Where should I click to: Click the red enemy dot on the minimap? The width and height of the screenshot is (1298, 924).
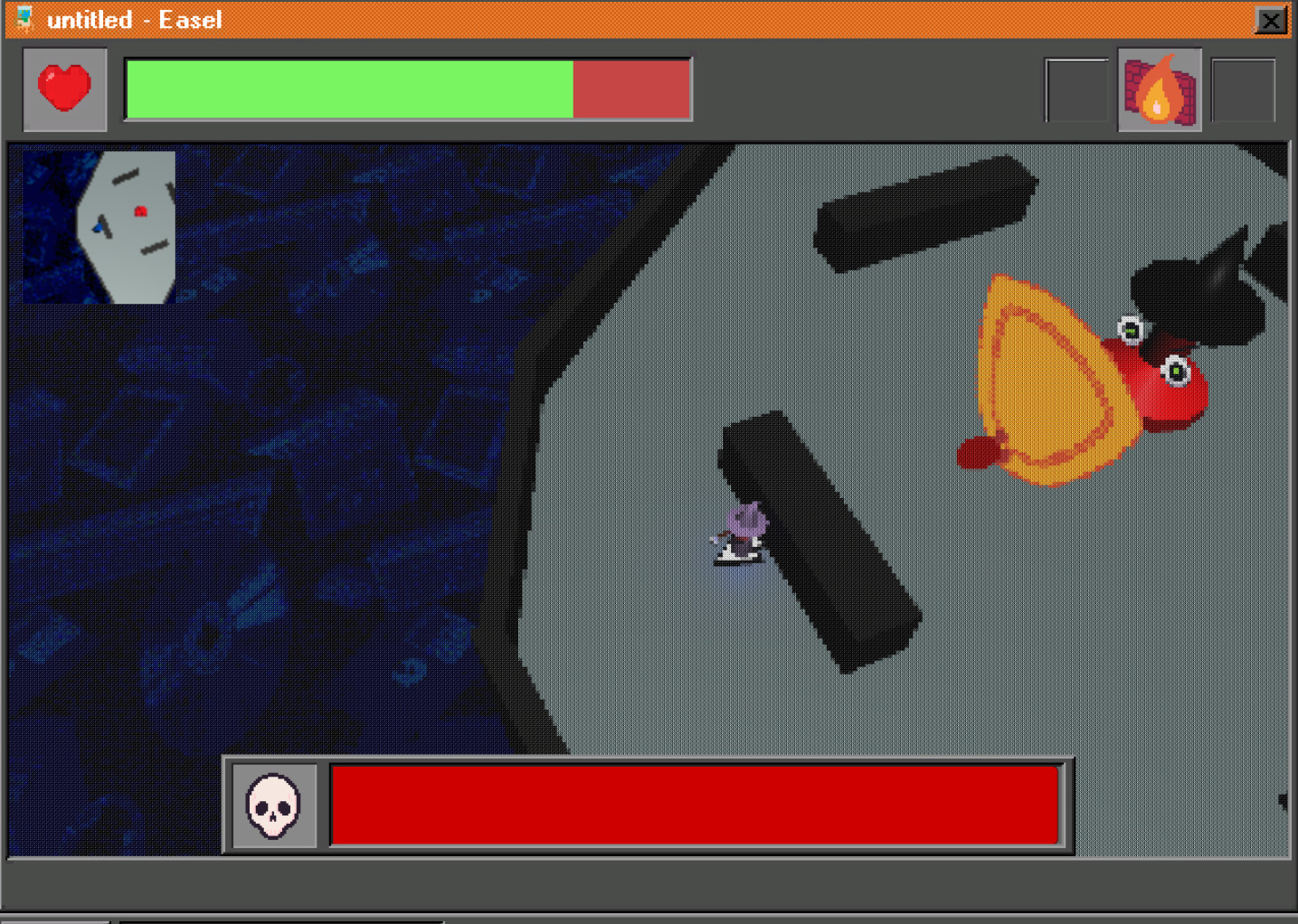140,210
